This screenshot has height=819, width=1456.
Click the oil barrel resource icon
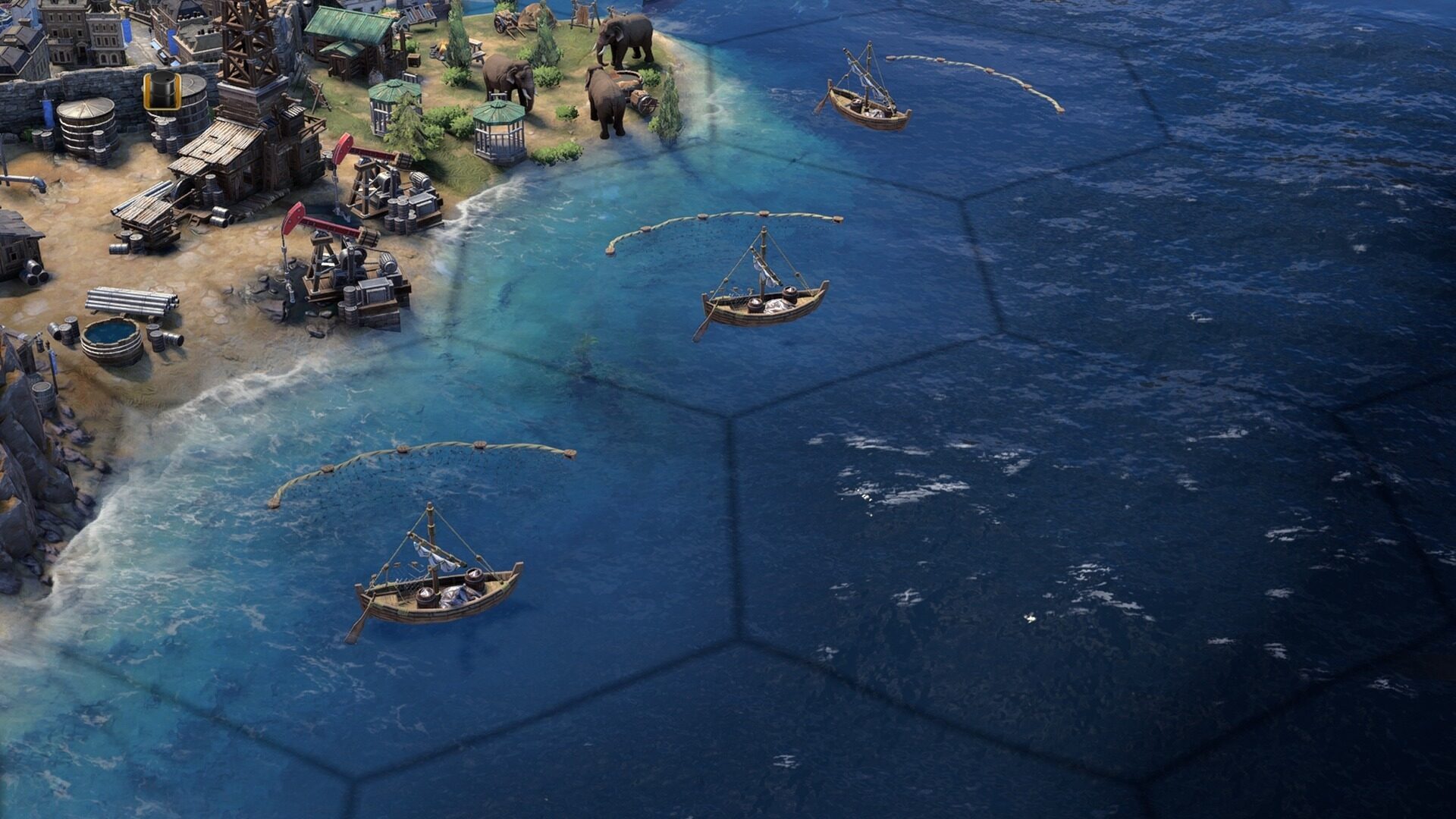click(162, 91)
